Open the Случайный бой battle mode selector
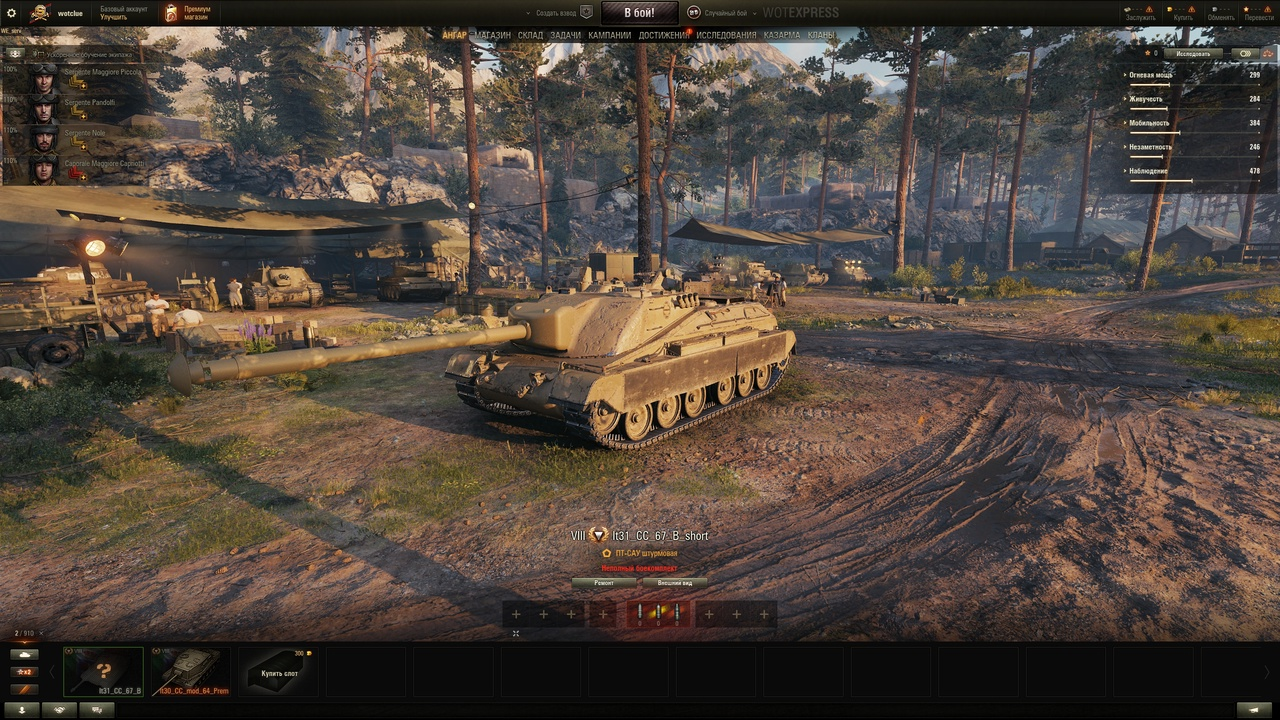Image resolution: width=1280 pixels, height=720 pixels. (x=720, y=13)
